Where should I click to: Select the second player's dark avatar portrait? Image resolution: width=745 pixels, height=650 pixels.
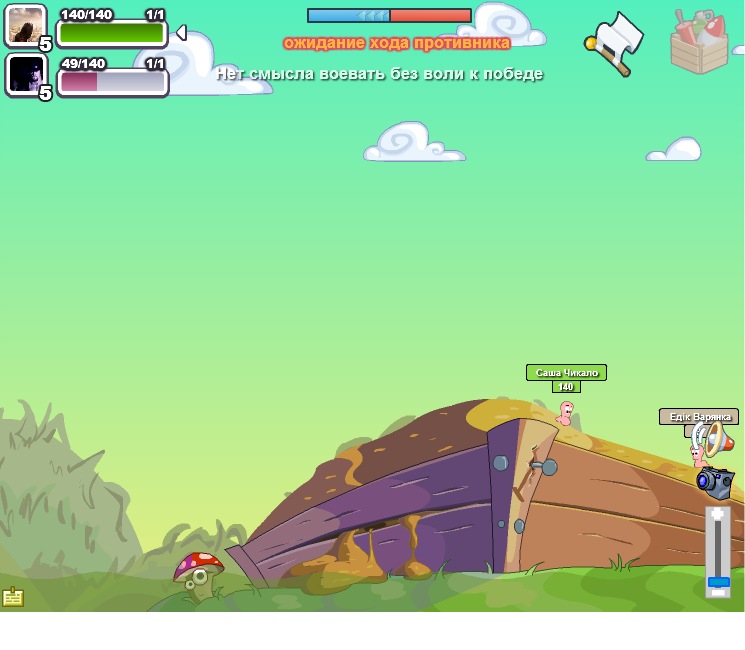25,74
